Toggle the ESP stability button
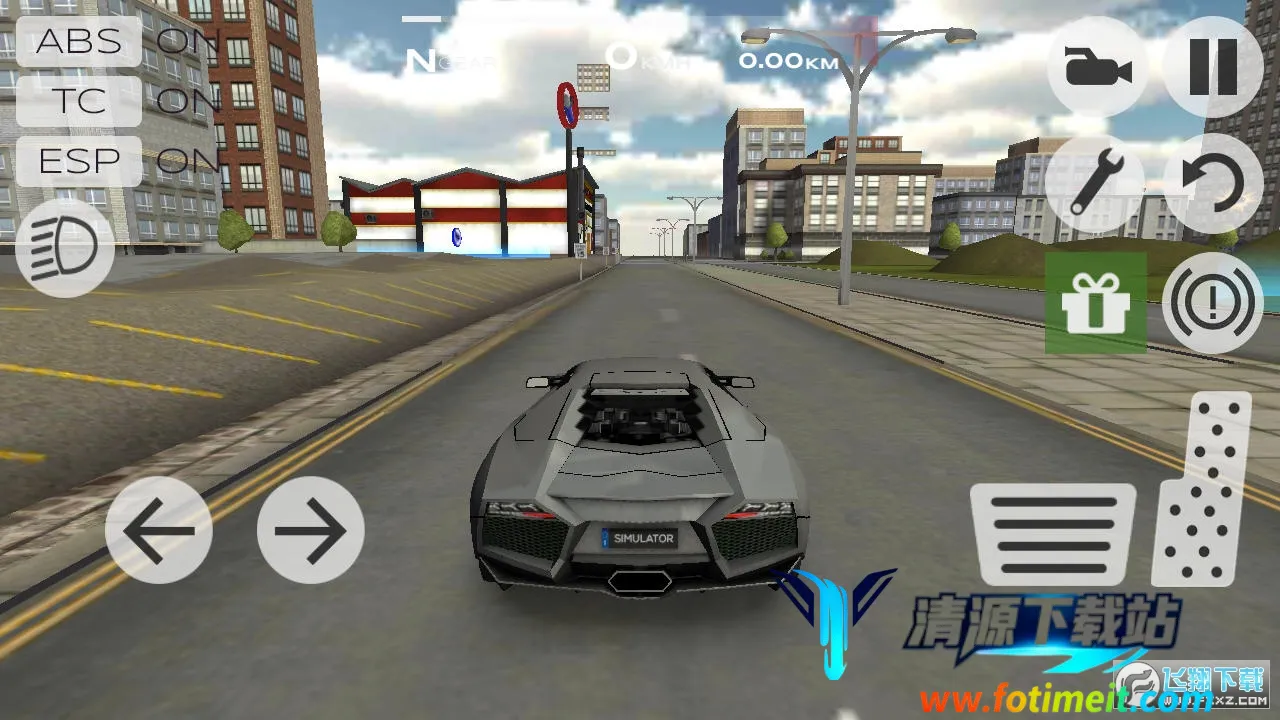 79,160
